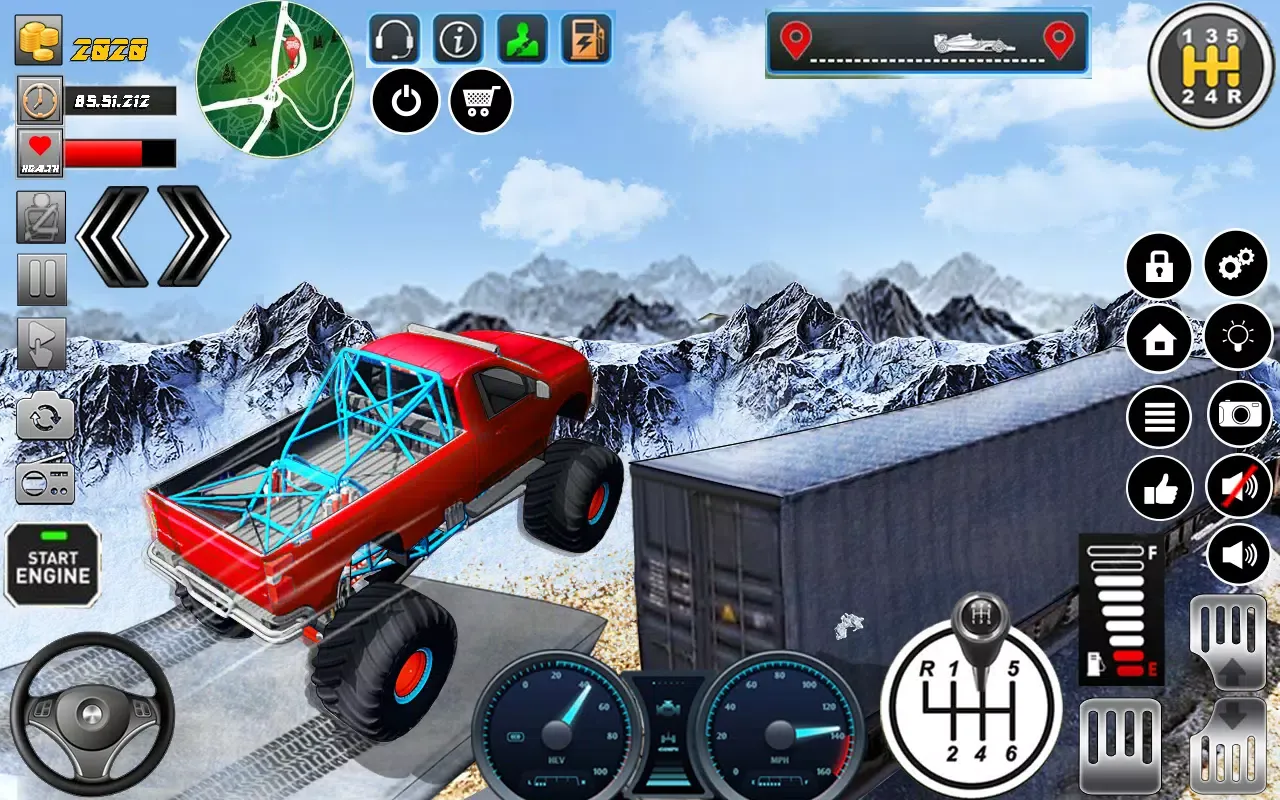This screenshot has height=800, width=1280.
Task: Click the headset support icon
Action: (x=395, y=39)
